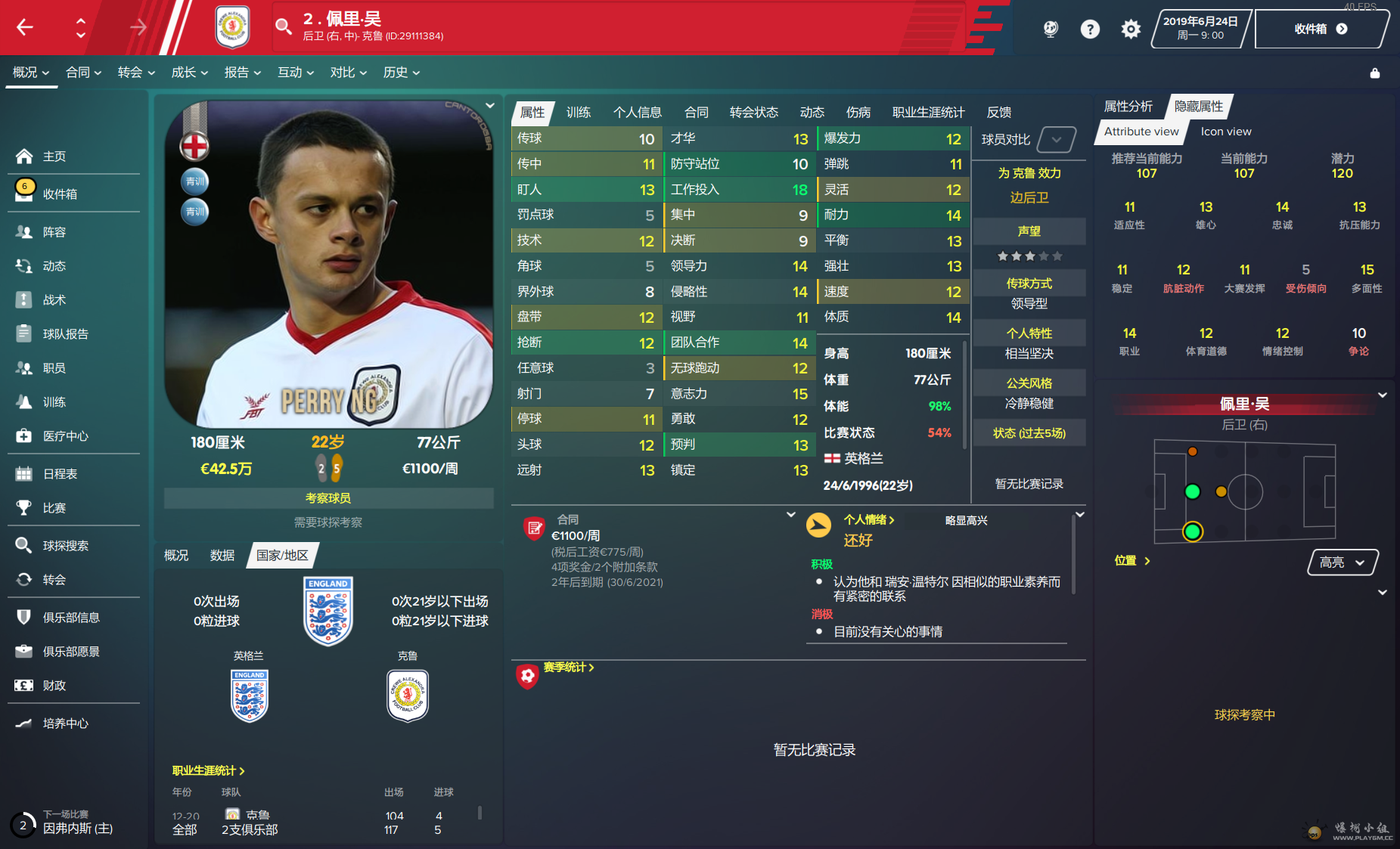Open the 合同 dropdown menu

pos(83,73)
